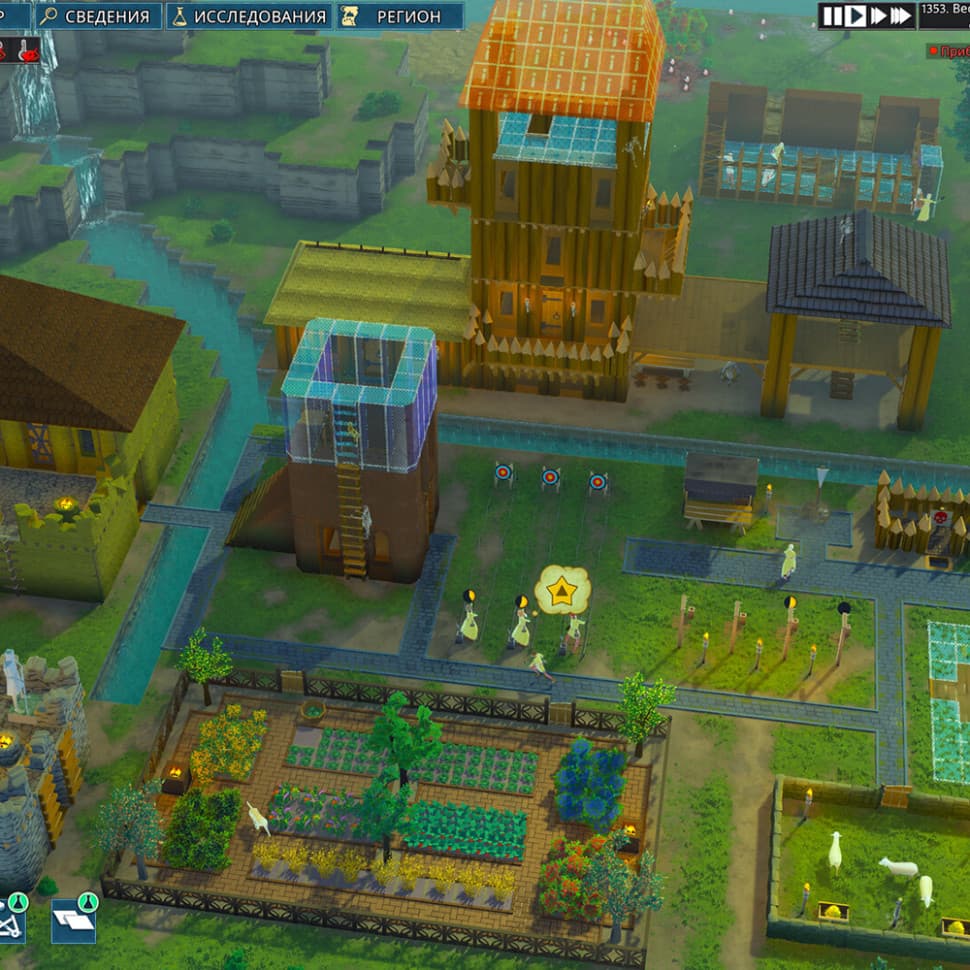Click the red Приб notification label
Viewport: 970px width, 970px height.
[948, 49]
